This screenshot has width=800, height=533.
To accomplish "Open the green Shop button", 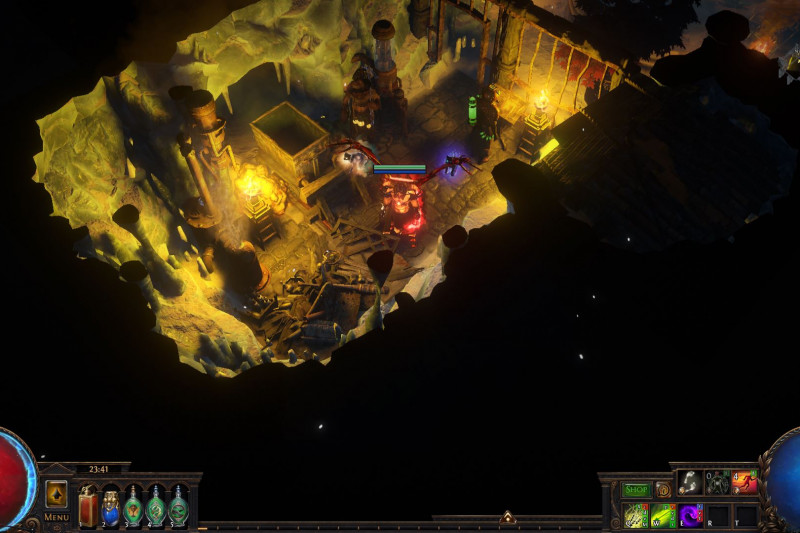I will 636,490.
